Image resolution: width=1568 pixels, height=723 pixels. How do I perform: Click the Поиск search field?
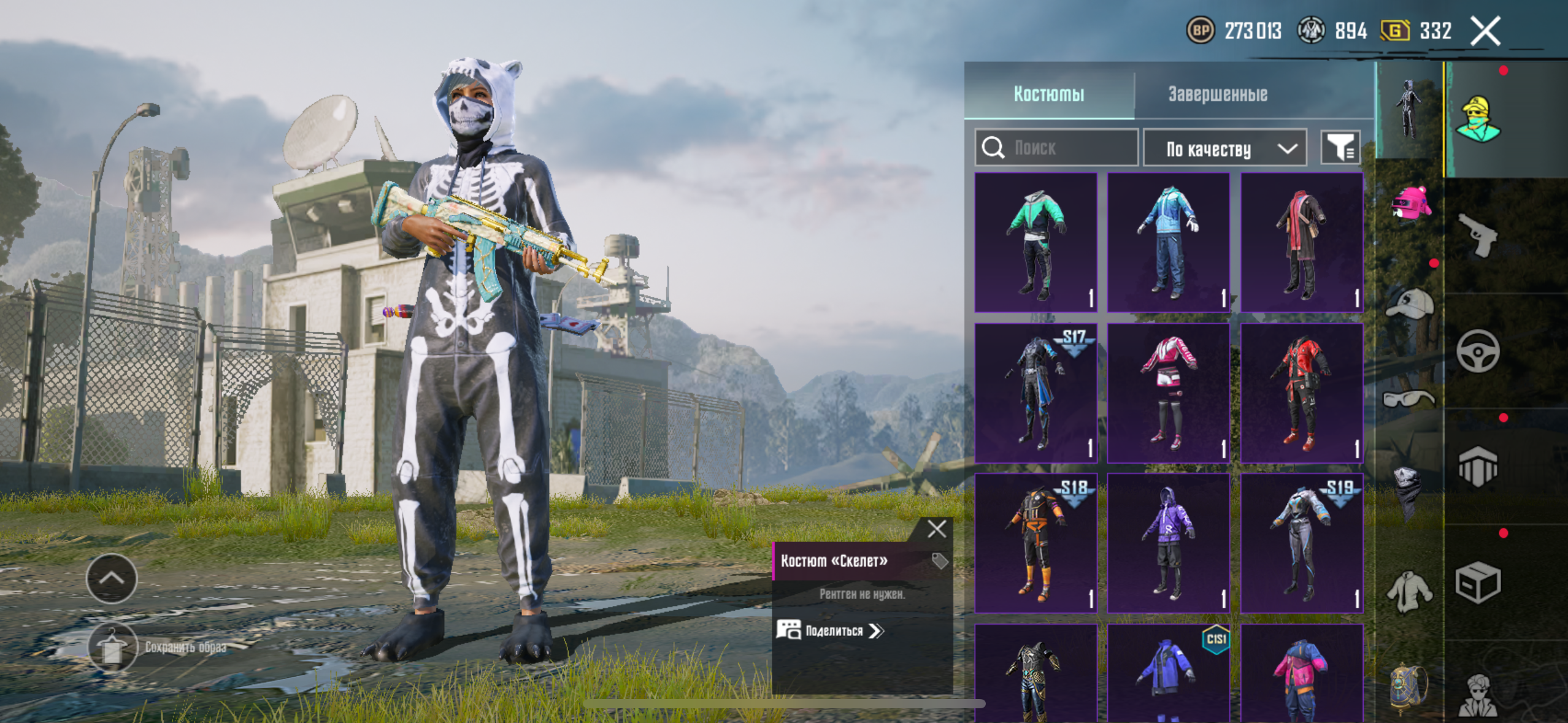coord(1056,148)
